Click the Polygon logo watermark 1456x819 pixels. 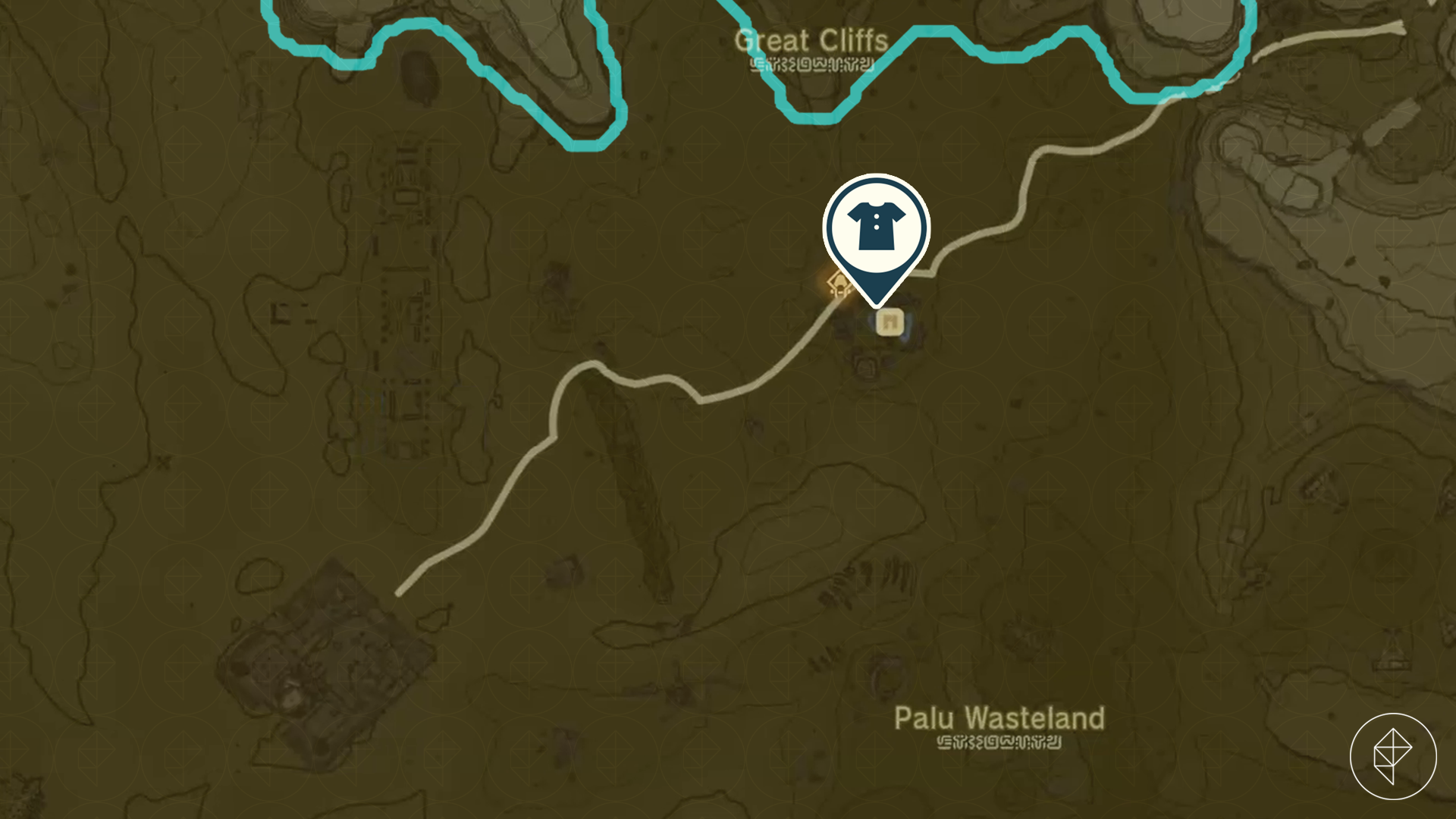pyautogui.click(x=1392, y=755)
